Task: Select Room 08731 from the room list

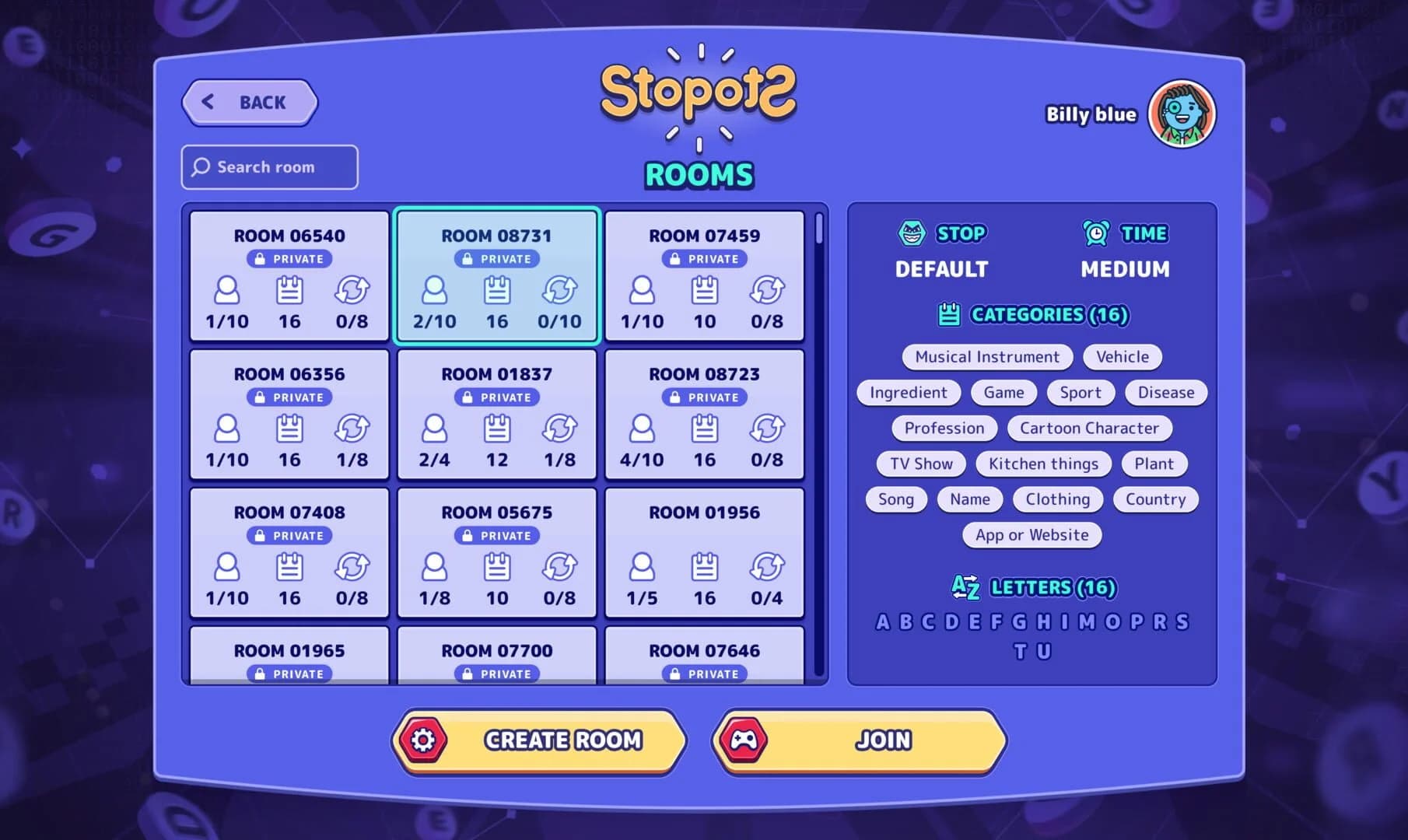Action: tap(496, 276)
